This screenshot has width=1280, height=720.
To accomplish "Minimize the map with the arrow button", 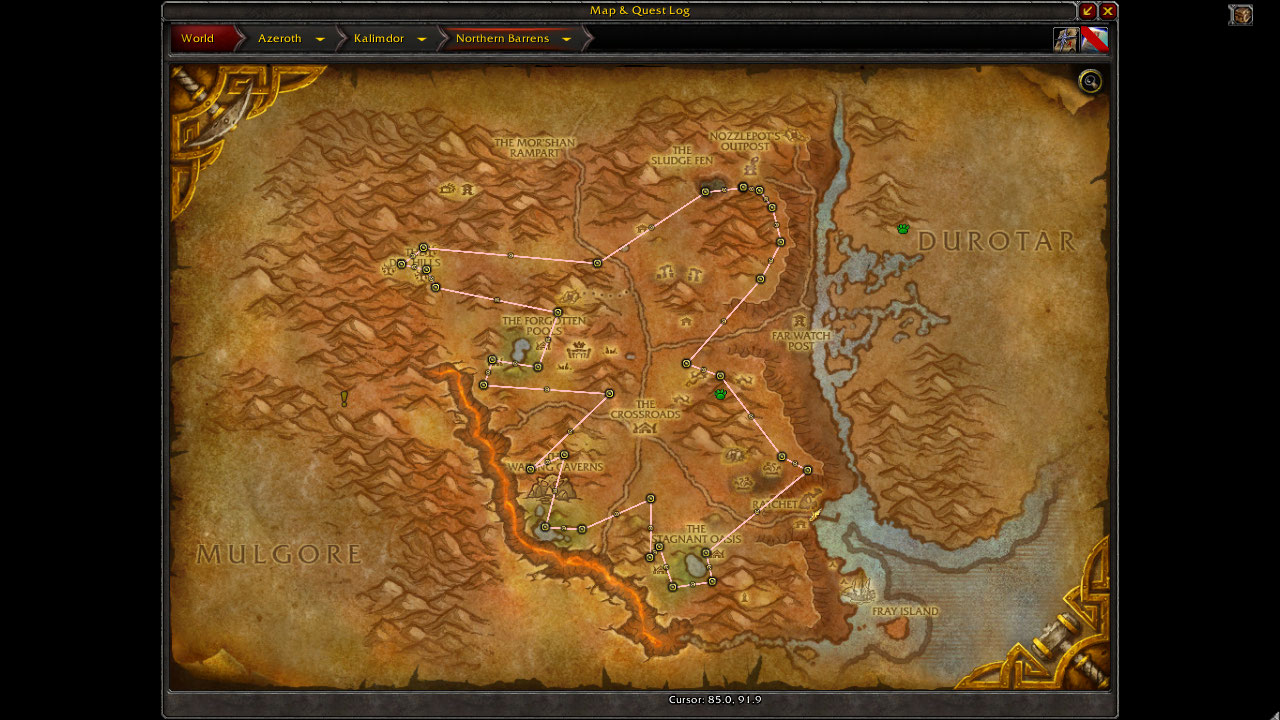I will [x=1088, y=11].
